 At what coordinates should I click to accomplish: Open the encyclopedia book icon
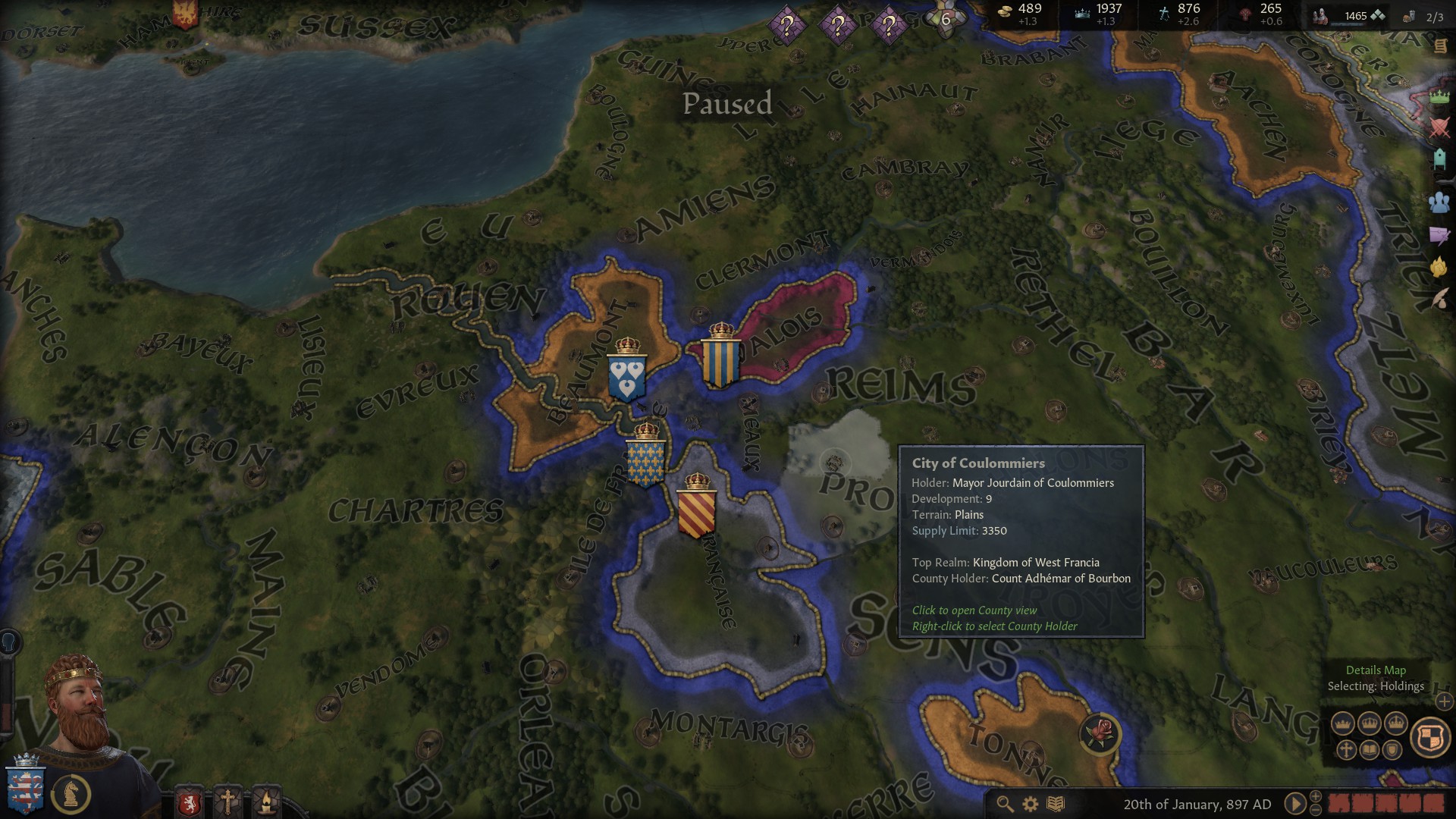[x=1056, y=804]
